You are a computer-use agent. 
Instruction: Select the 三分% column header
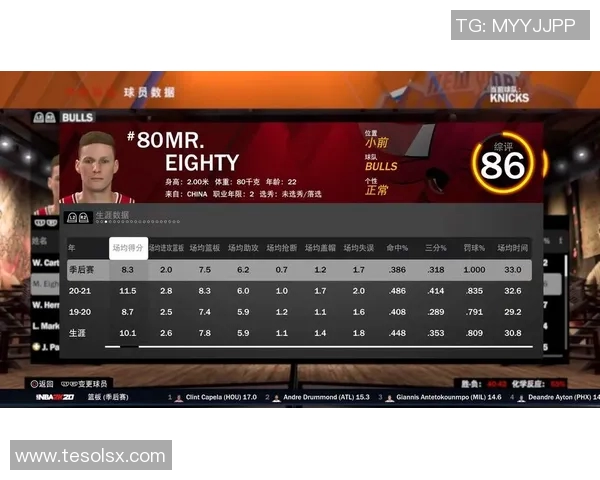click(x=435, y=247)
